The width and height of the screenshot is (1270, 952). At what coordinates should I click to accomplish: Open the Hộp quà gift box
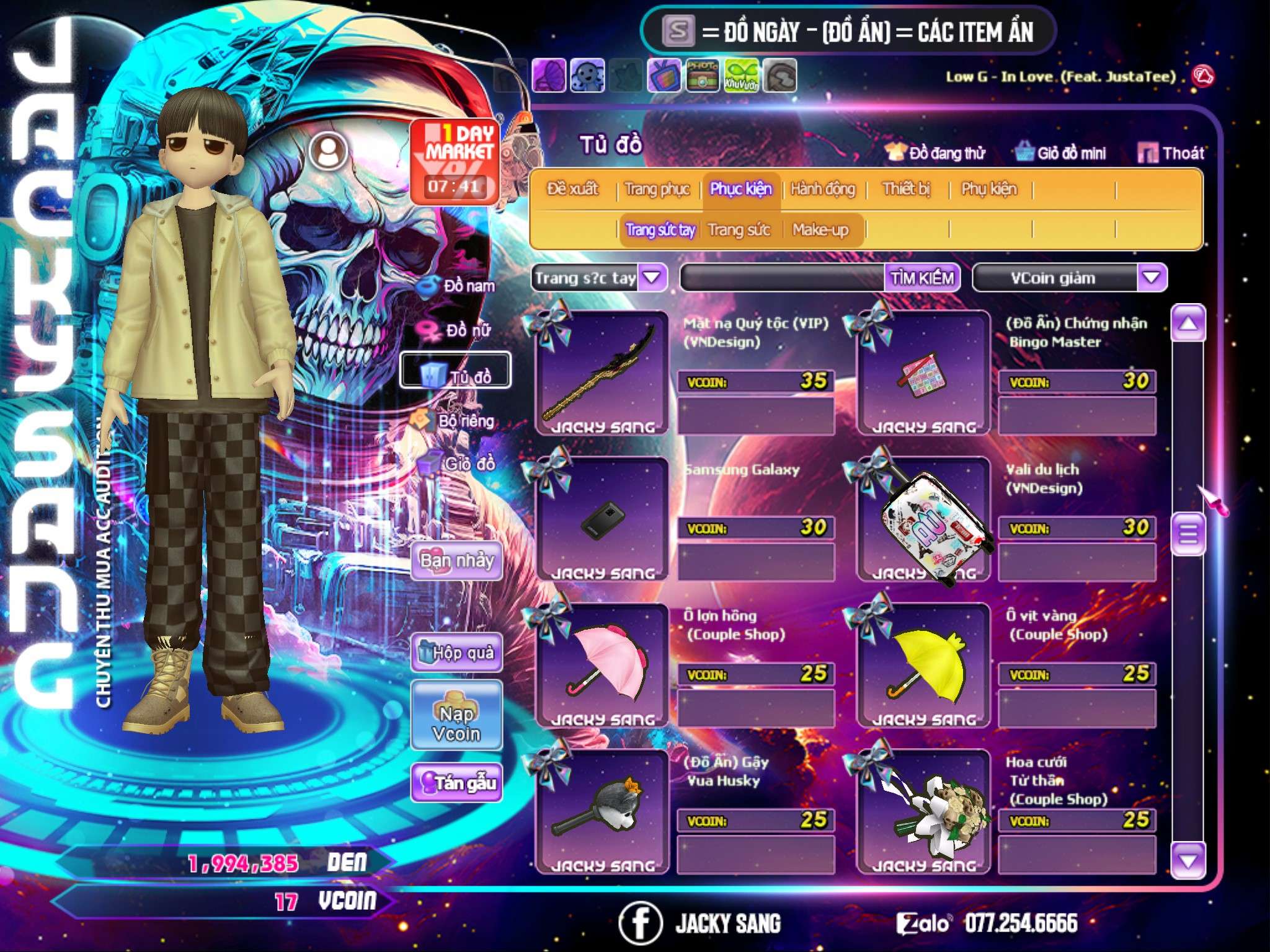(457, 652)
